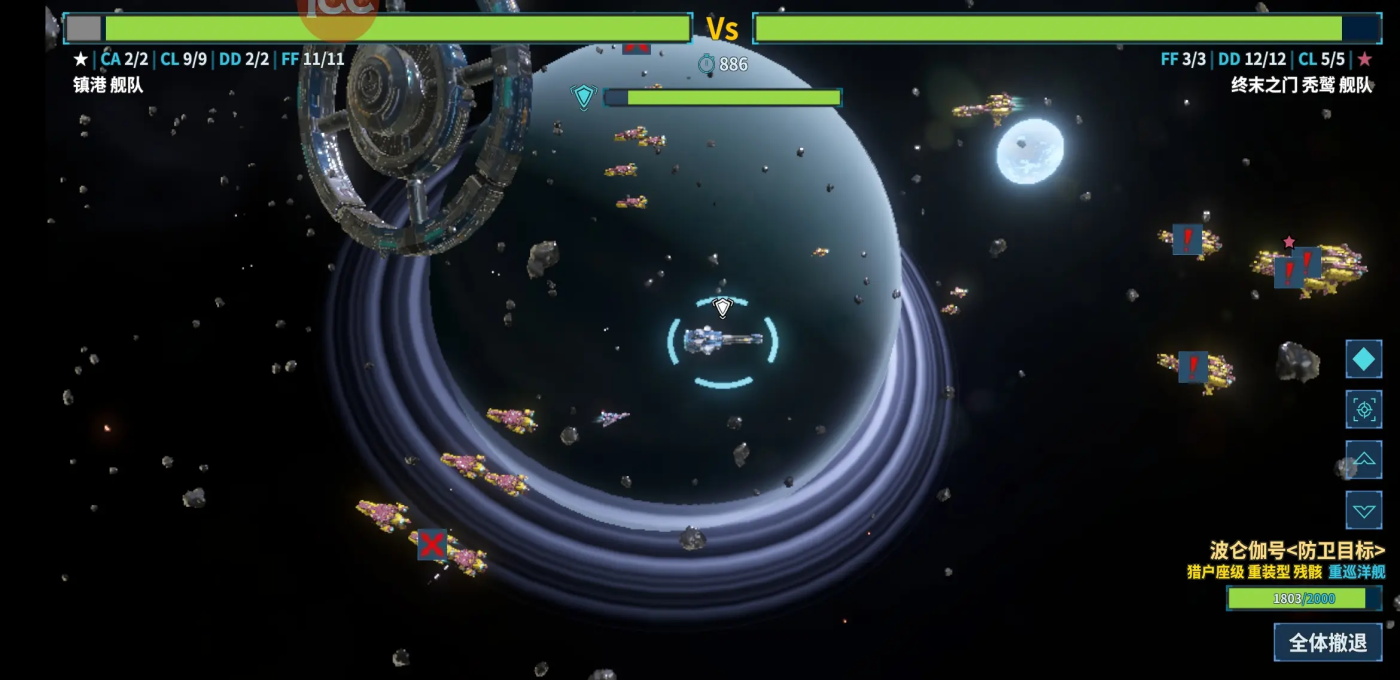This screenshot has height=680, width=1400.
Task: Click the upward chevron button
Action: [1363, 460]
